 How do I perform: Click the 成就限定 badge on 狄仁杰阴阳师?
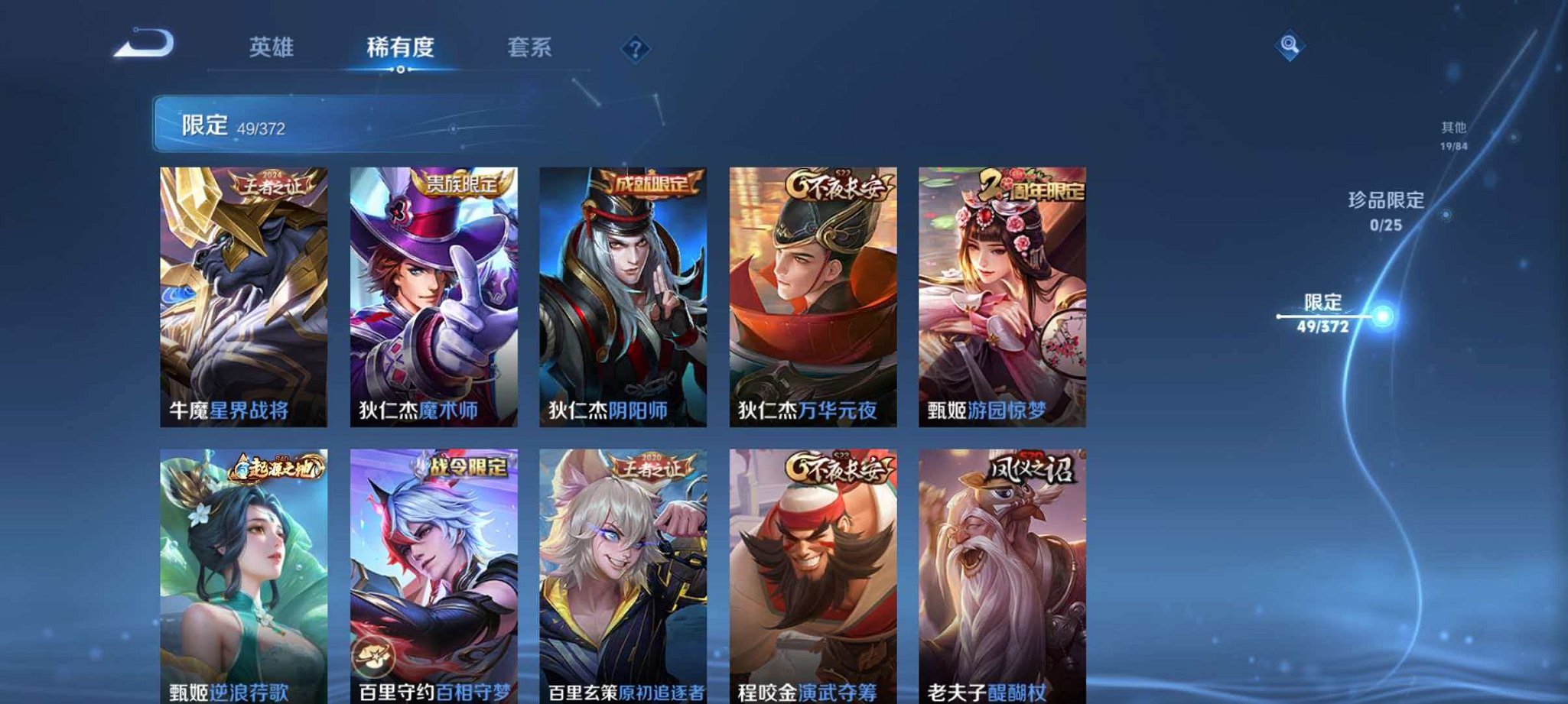click(x=652, y=183)
